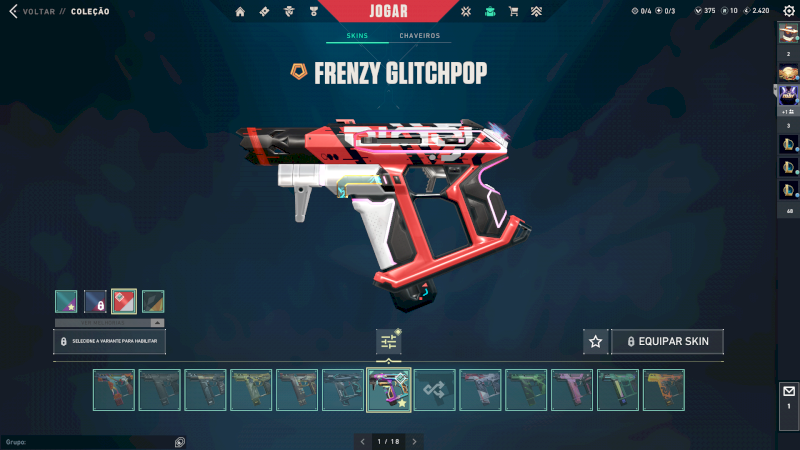Image resolution: width=800 pixels, height=450 pixels.
Task: Mark skin as favorite with star button
Action: coord(596,342)
